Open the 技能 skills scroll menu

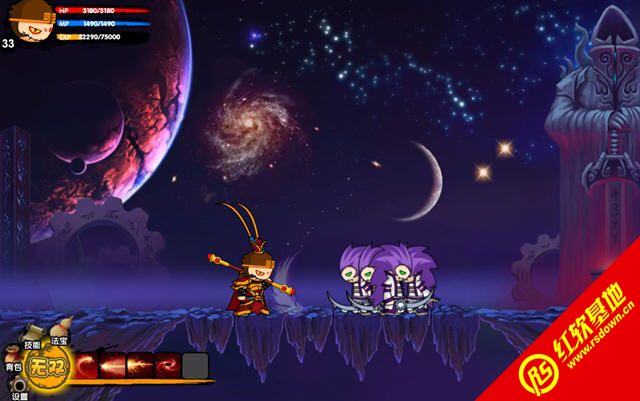coord(31,333)
